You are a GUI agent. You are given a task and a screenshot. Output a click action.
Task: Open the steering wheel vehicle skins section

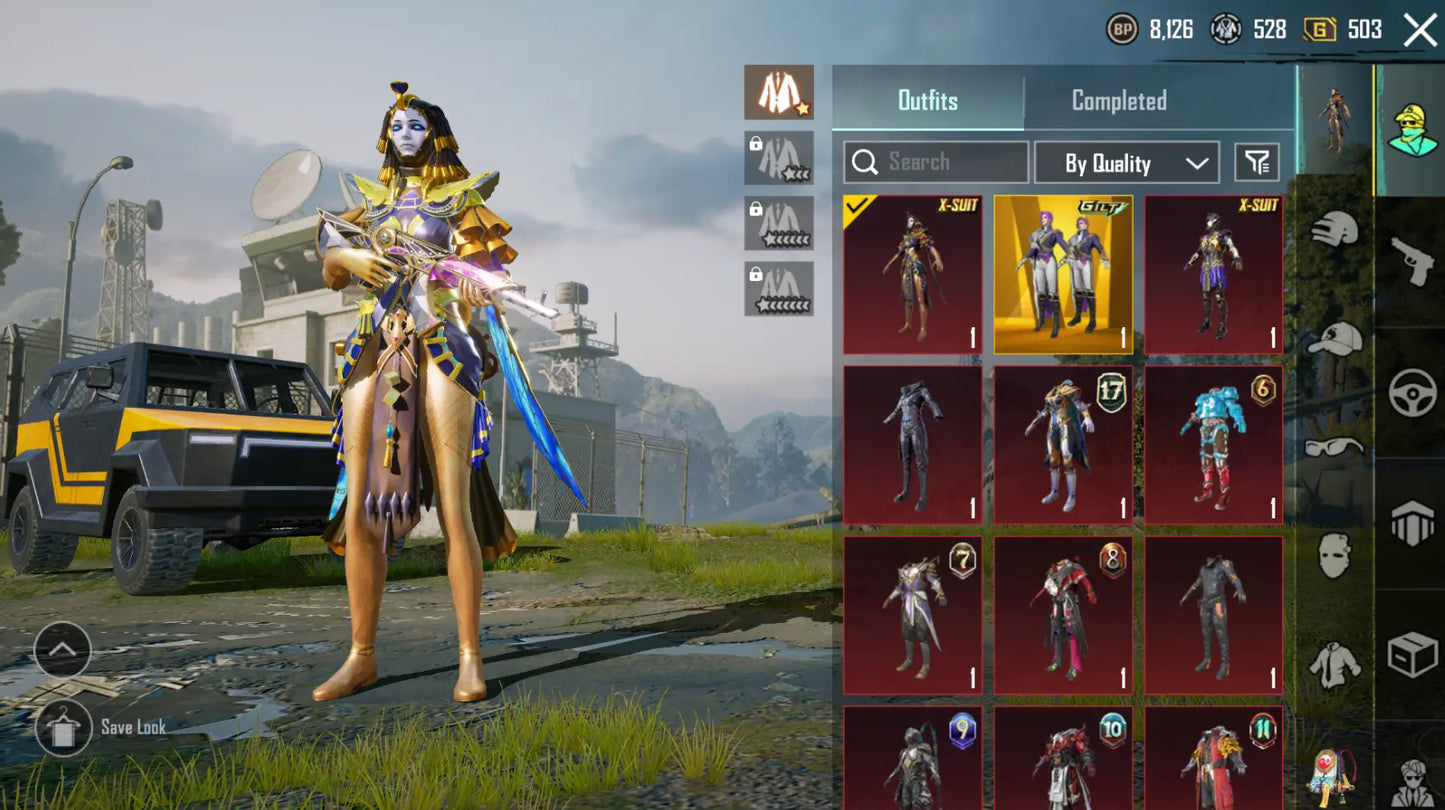(x=1411, y=392)
